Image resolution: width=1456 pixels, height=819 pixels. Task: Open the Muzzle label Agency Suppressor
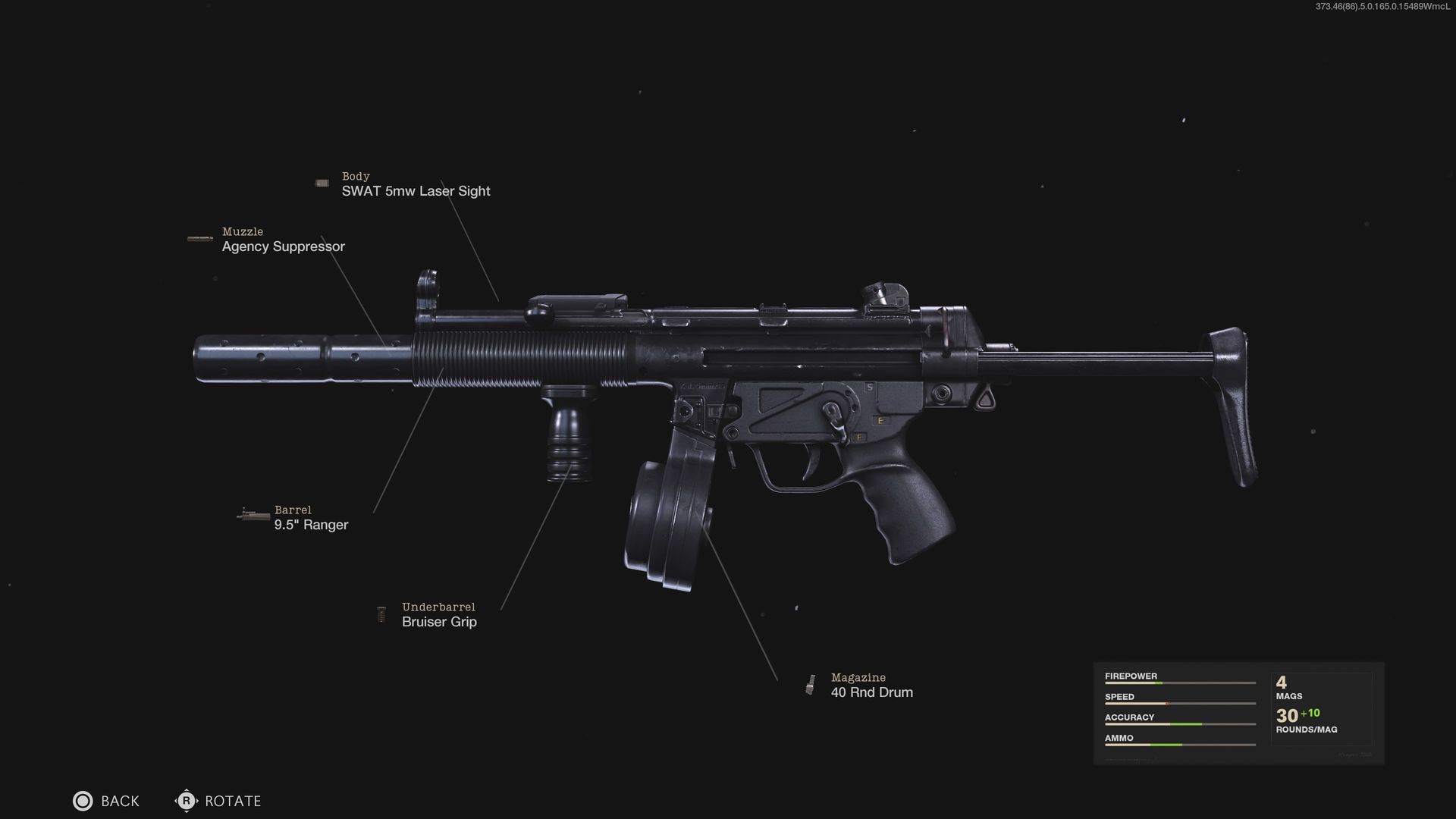point(282,246)
